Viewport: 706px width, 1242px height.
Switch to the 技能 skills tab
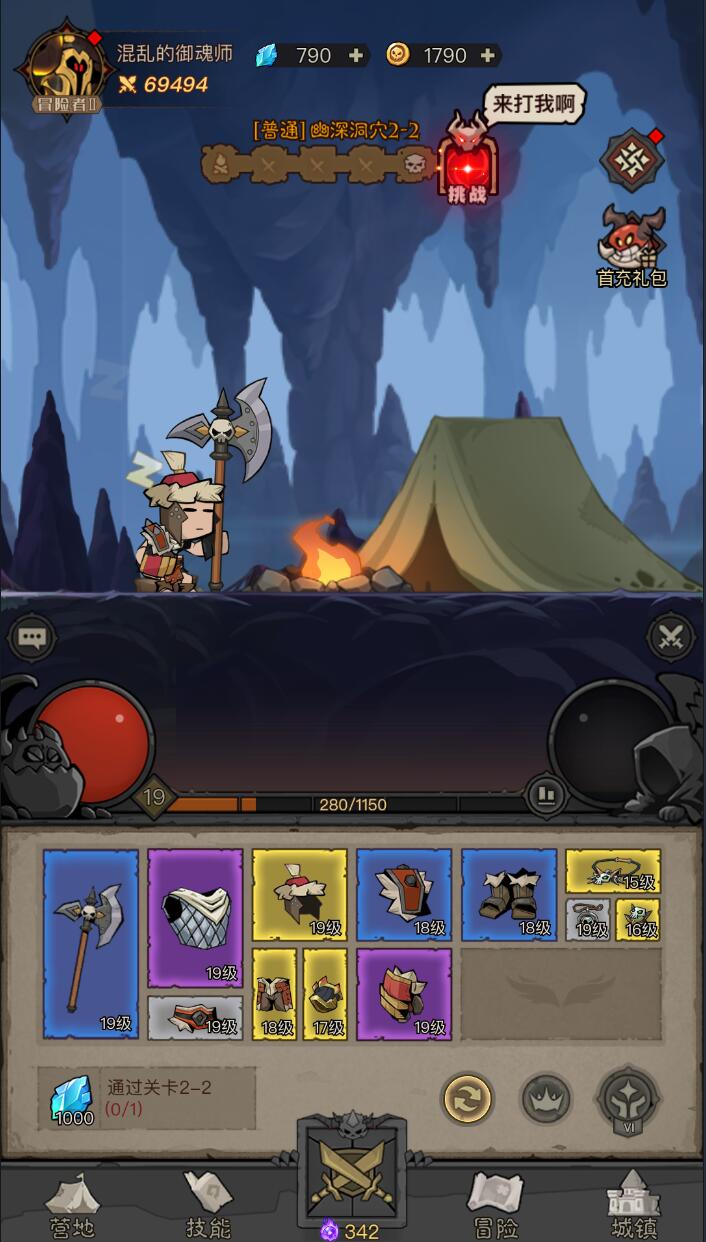click(209, 1205)
